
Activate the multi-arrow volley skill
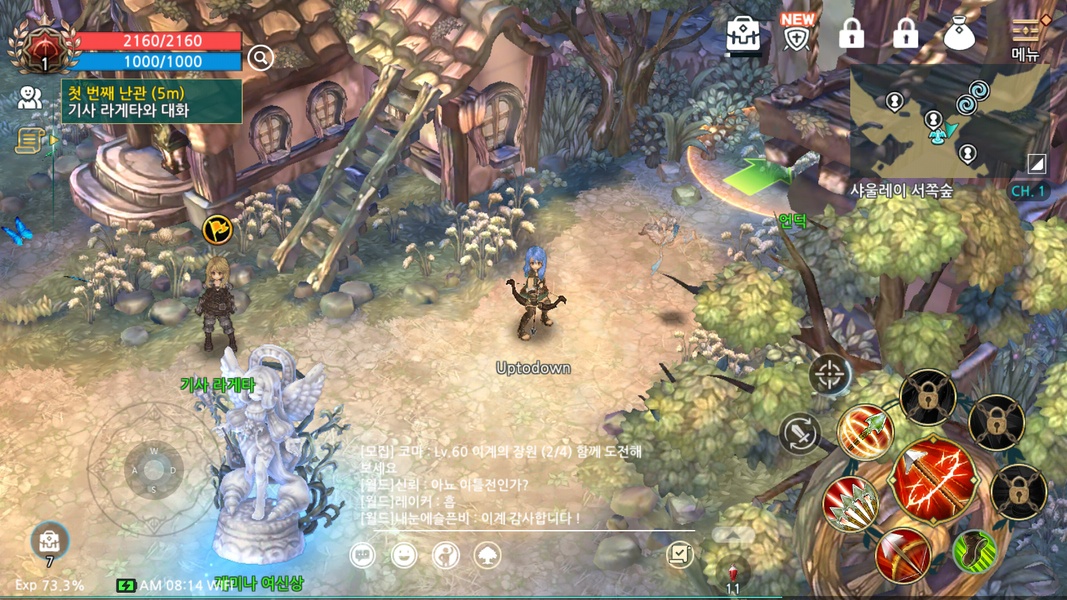click(851, 503)
